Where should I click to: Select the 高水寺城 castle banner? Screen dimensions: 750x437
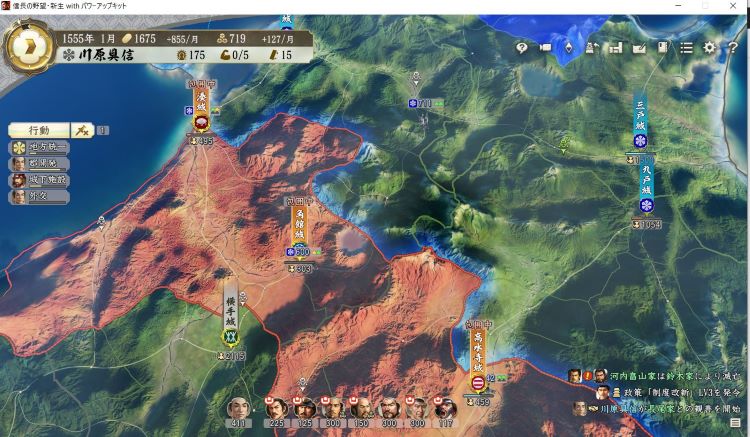(477, 355)
